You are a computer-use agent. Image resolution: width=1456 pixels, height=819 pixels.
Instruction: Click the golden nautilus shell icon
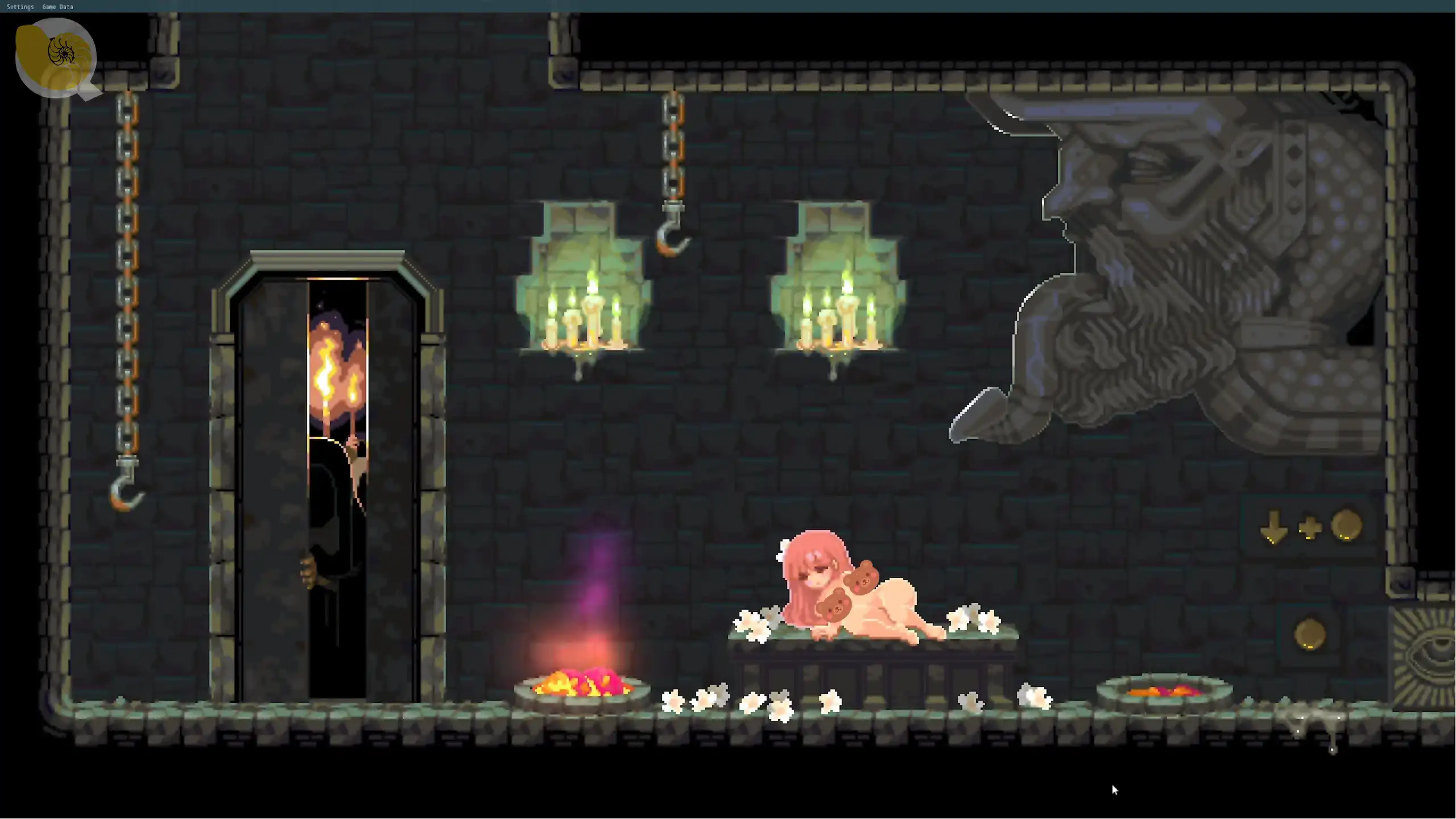[x=55, y=56]
